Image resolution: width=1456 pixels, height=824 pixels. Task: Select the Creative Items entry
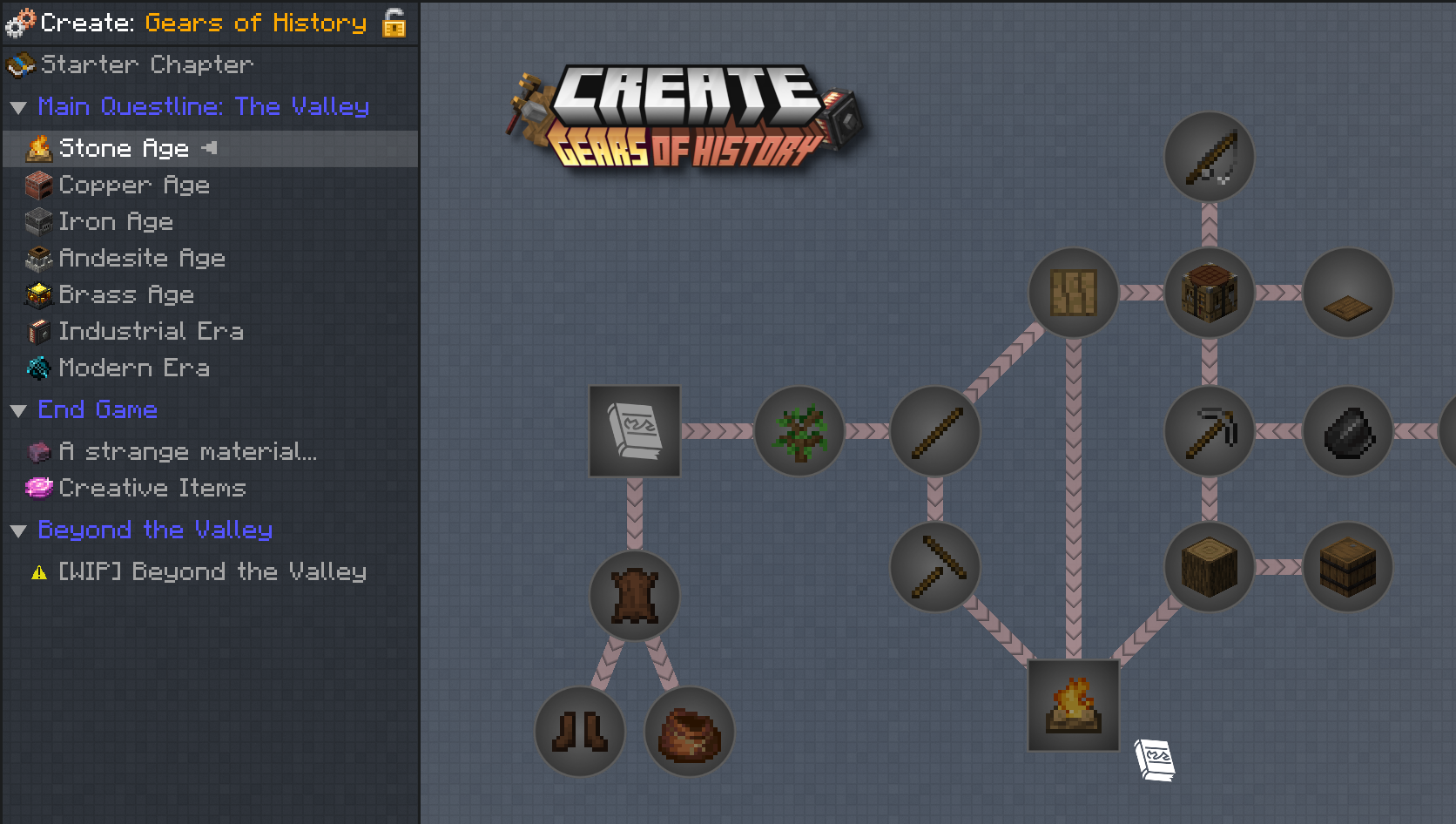(152, 488)
